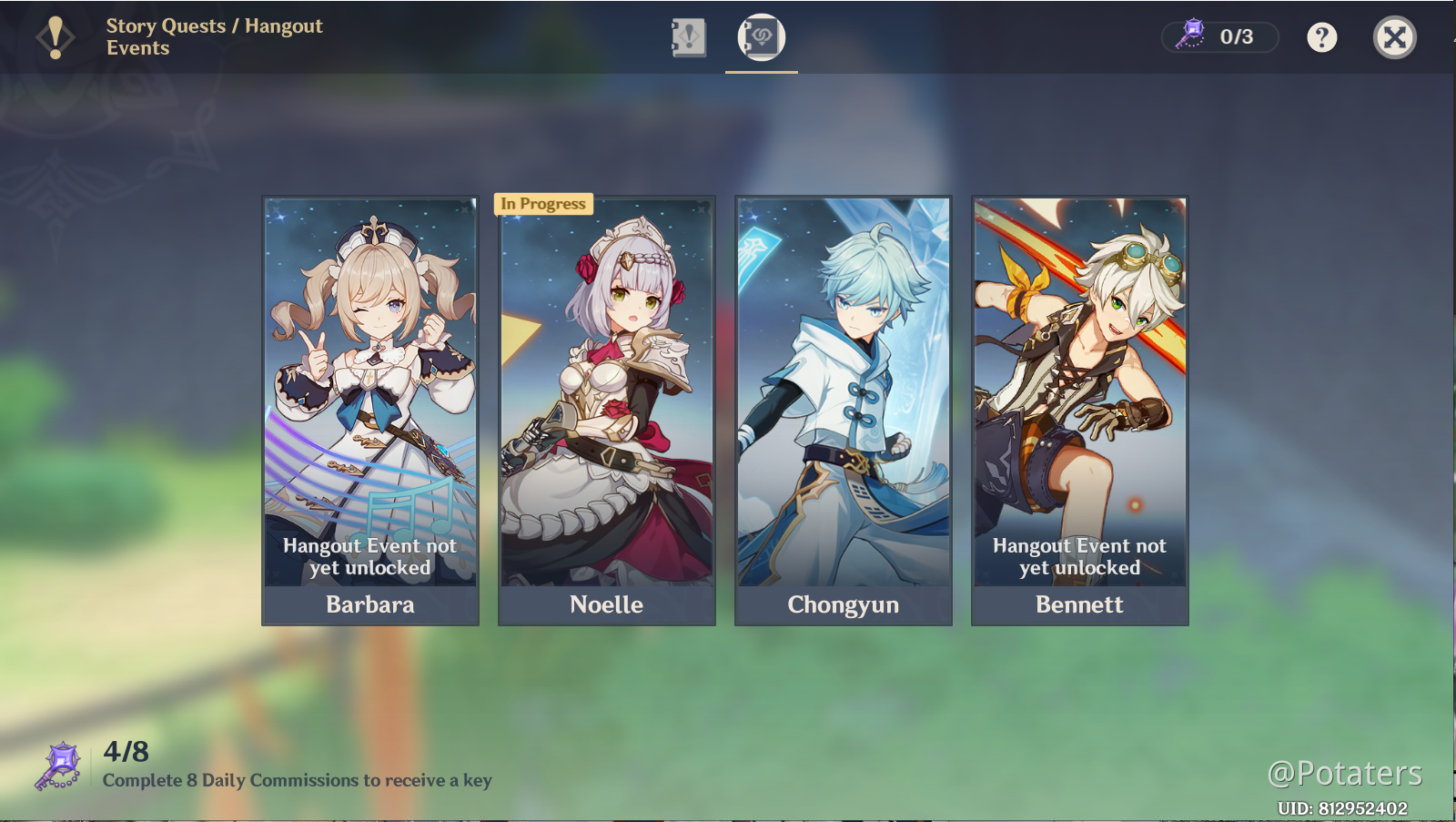Click the In Progress tag on Noelle's card
Viewport: 1456px width, 822px height.
(543, 204)
